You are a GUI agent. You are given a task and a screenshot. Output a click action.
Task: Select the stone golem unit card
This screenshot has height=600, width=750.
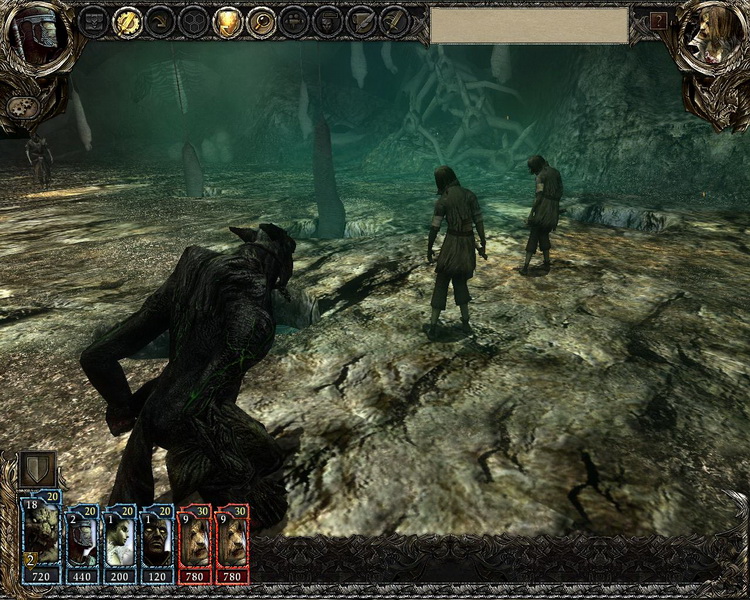(x=42, y=540)
